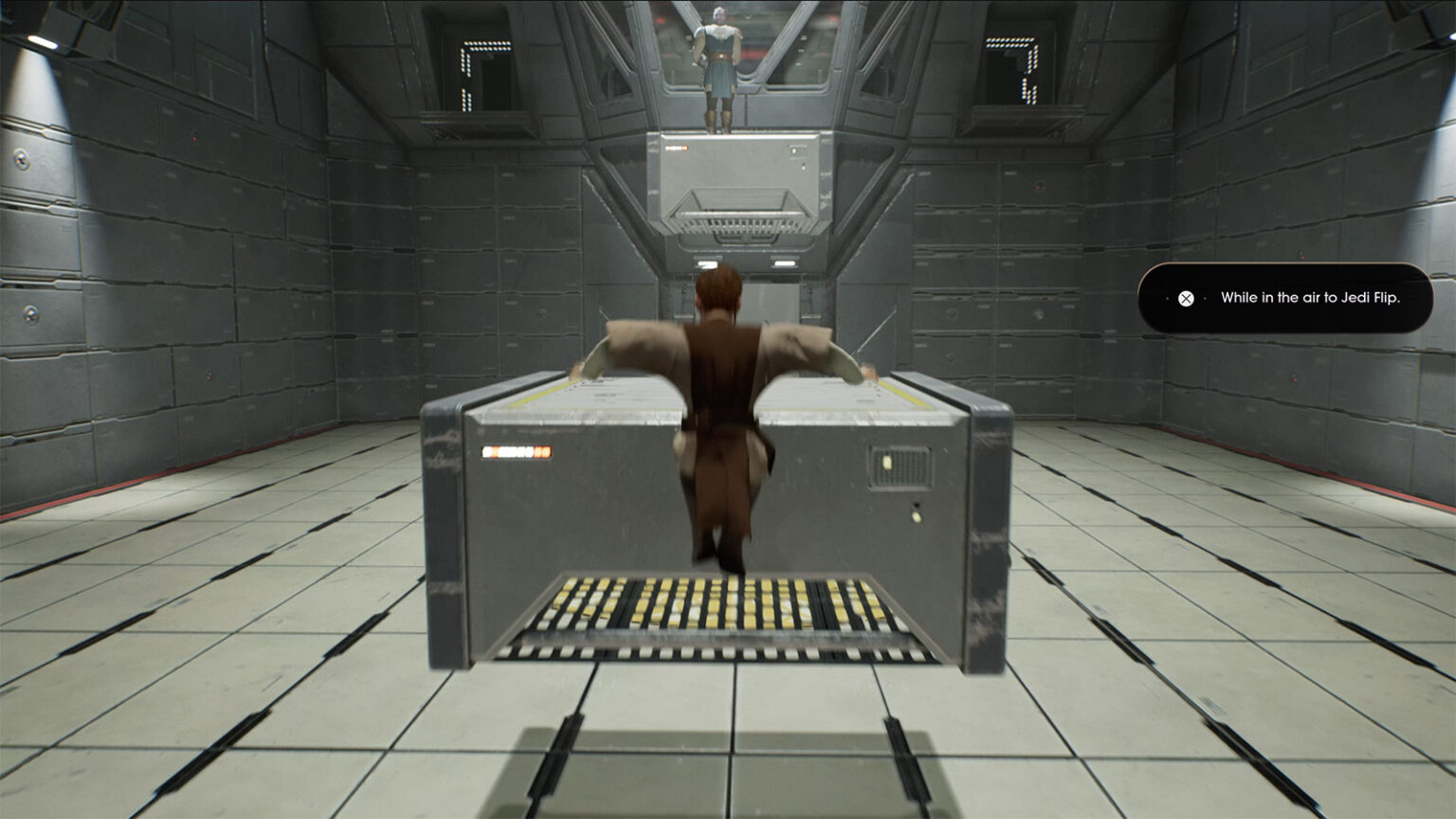1456x819 pixels.
Task: Click the Jedi Flip tutorial prompt bubble
Action: (1284, 298)
